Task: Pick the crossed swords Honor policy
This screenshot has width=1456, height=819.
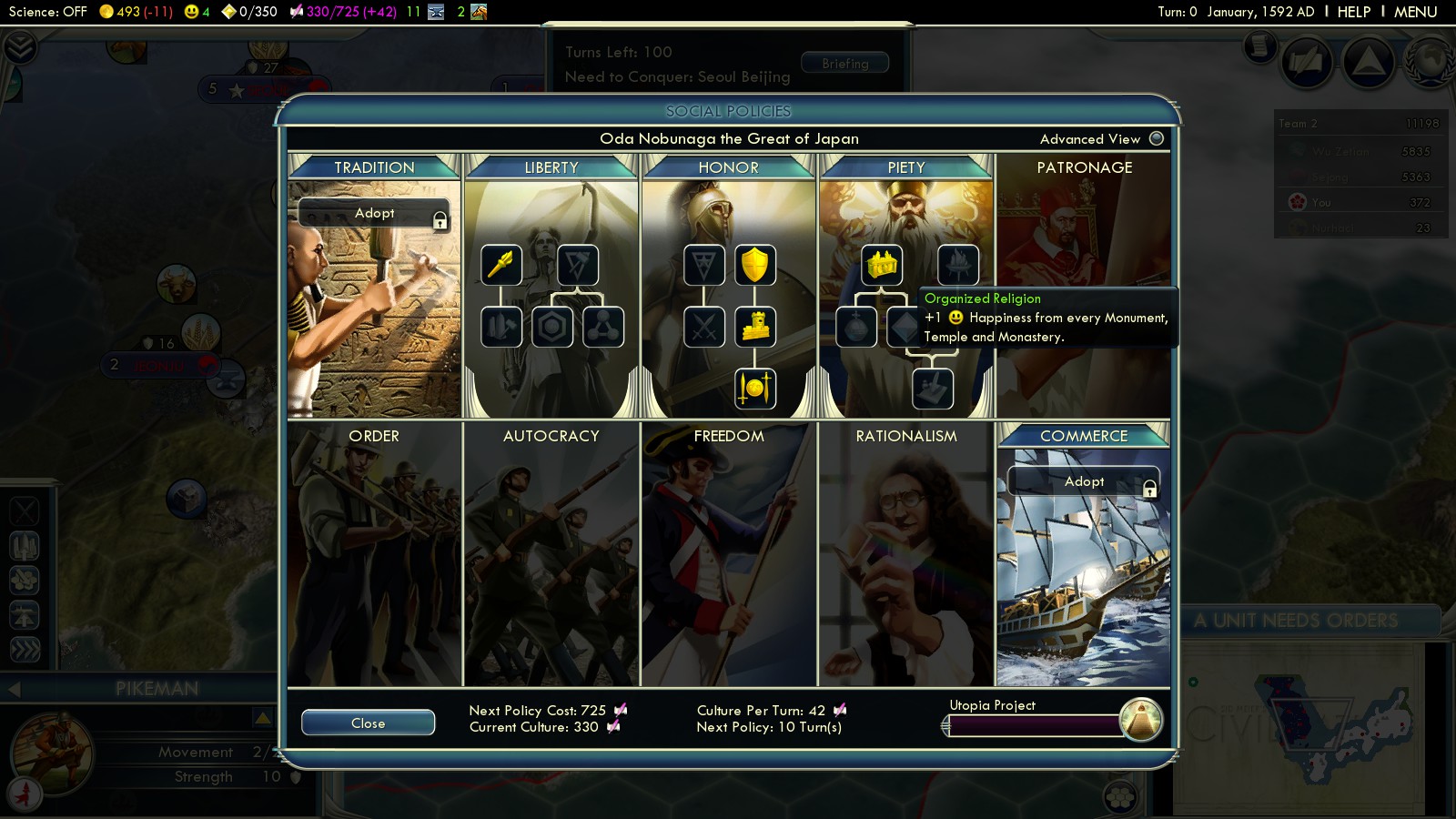Action: (703, 327)
